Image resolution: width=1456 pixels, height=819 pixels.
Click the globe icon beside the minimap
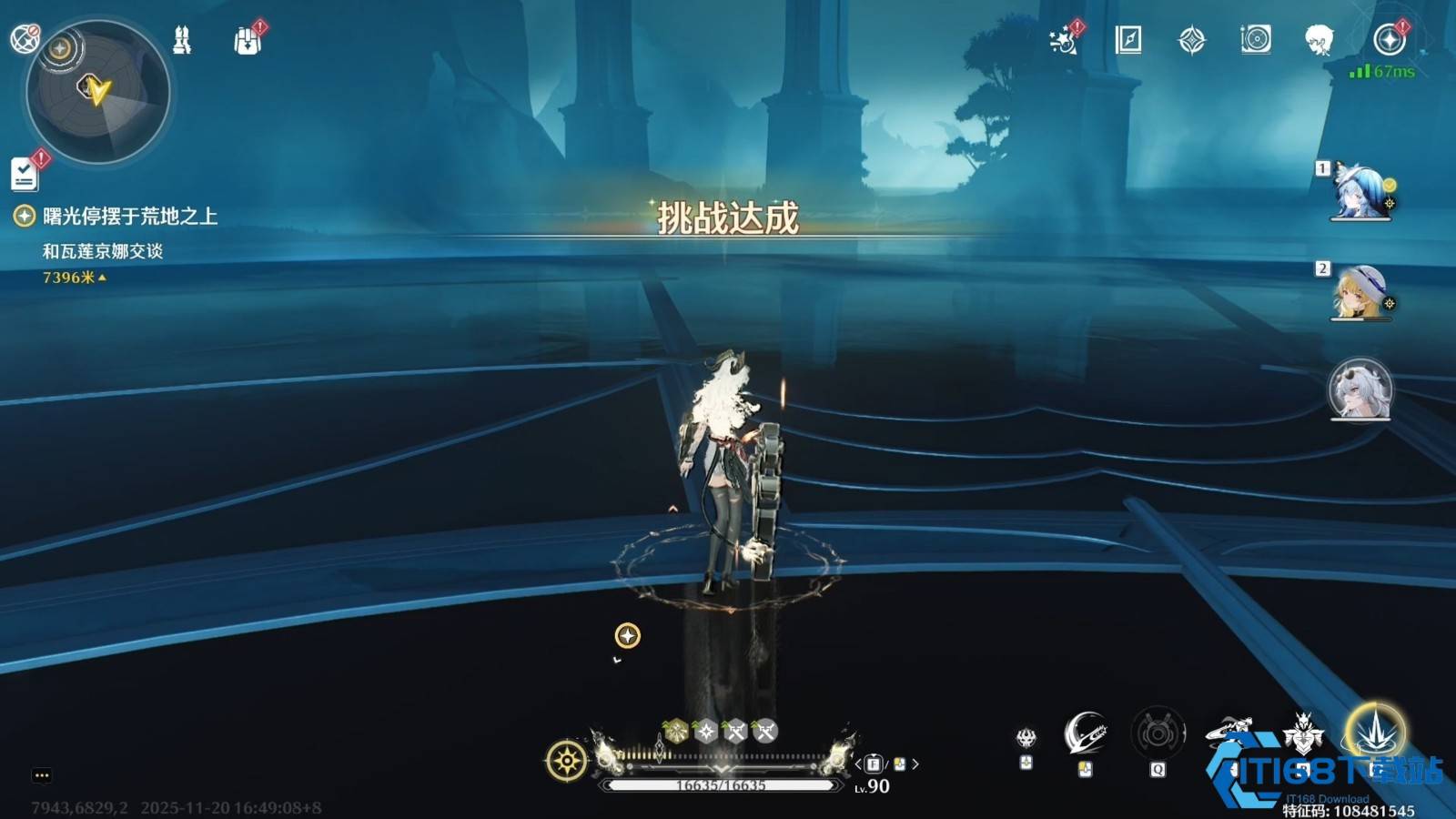(24, 38)
